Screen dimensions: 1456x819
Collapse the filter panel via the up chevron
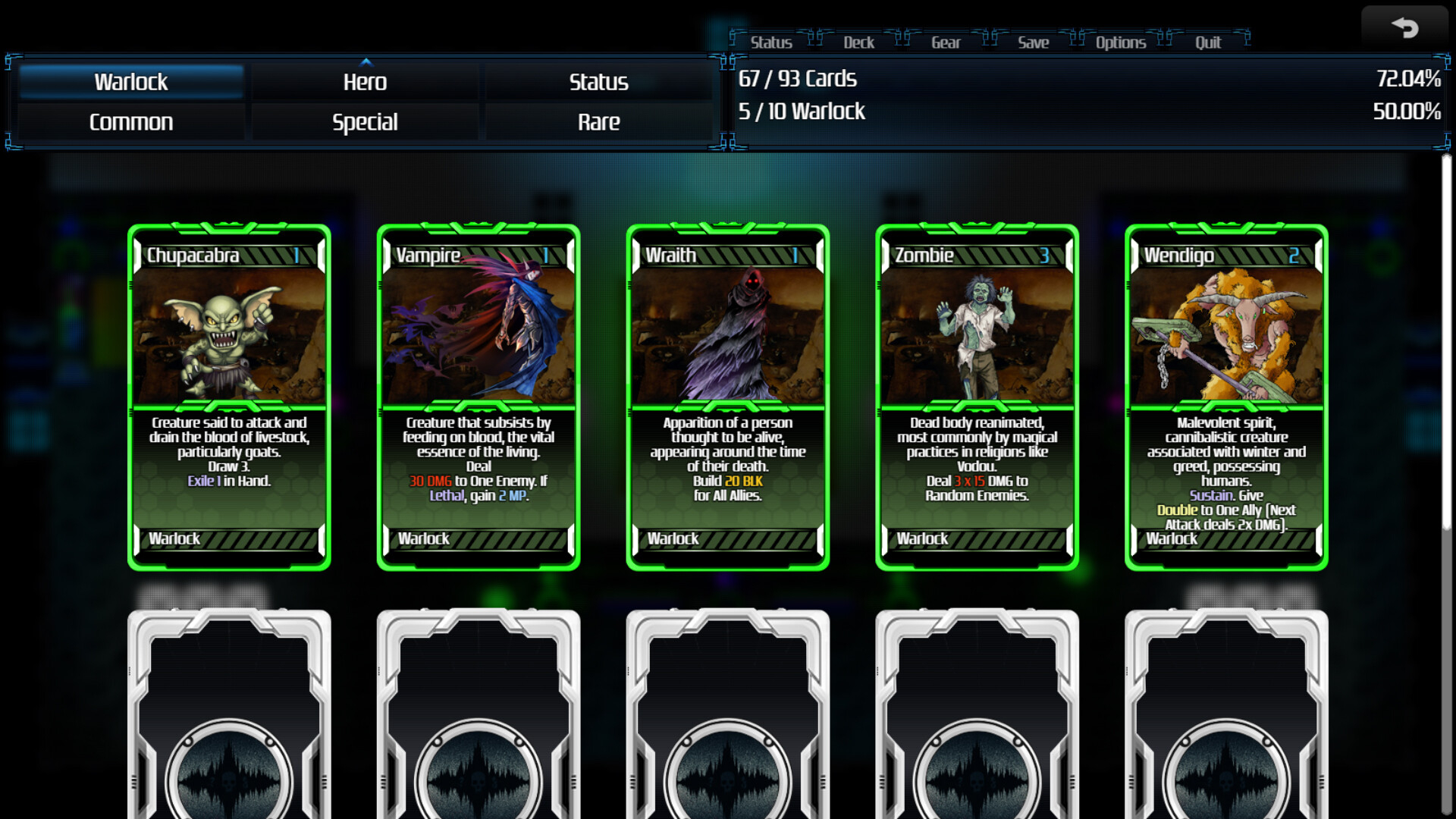[366, 63]
